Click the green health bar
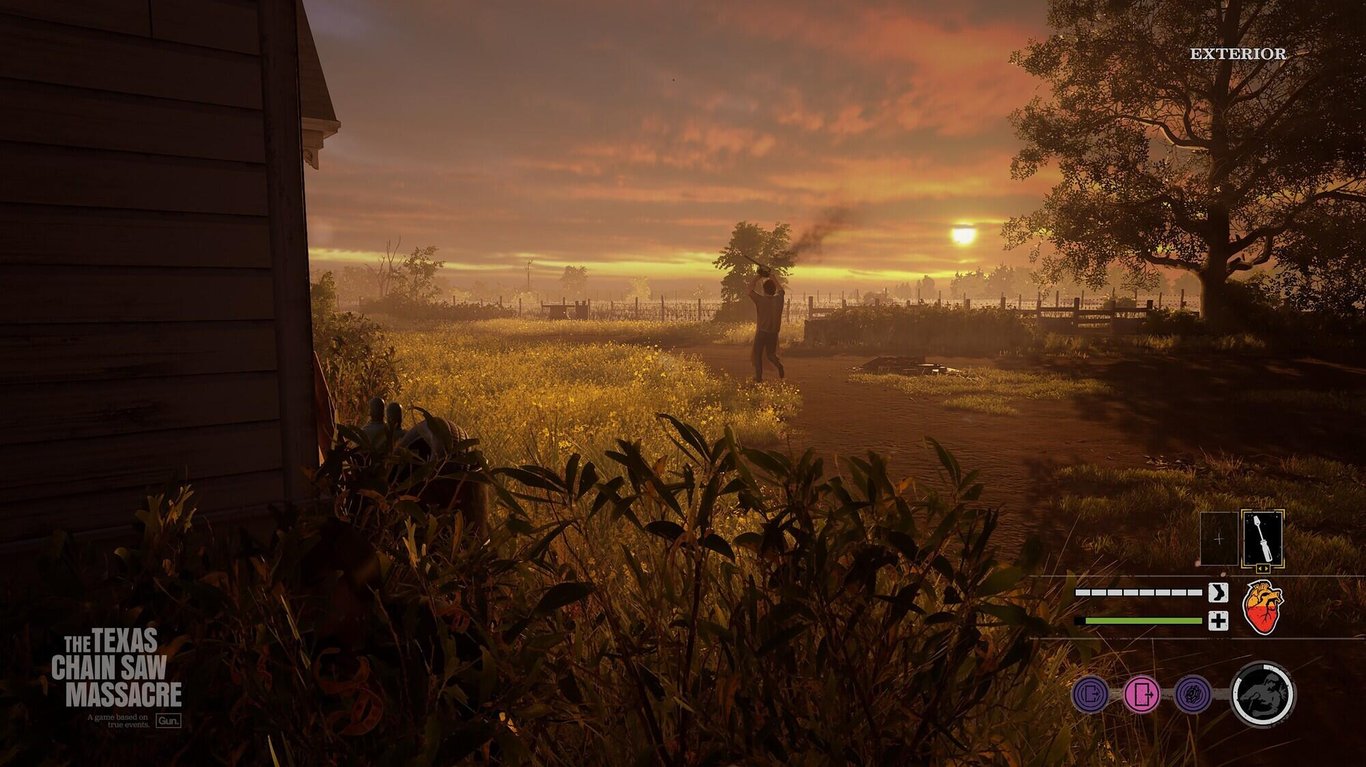 click(x=1140, y=621)
